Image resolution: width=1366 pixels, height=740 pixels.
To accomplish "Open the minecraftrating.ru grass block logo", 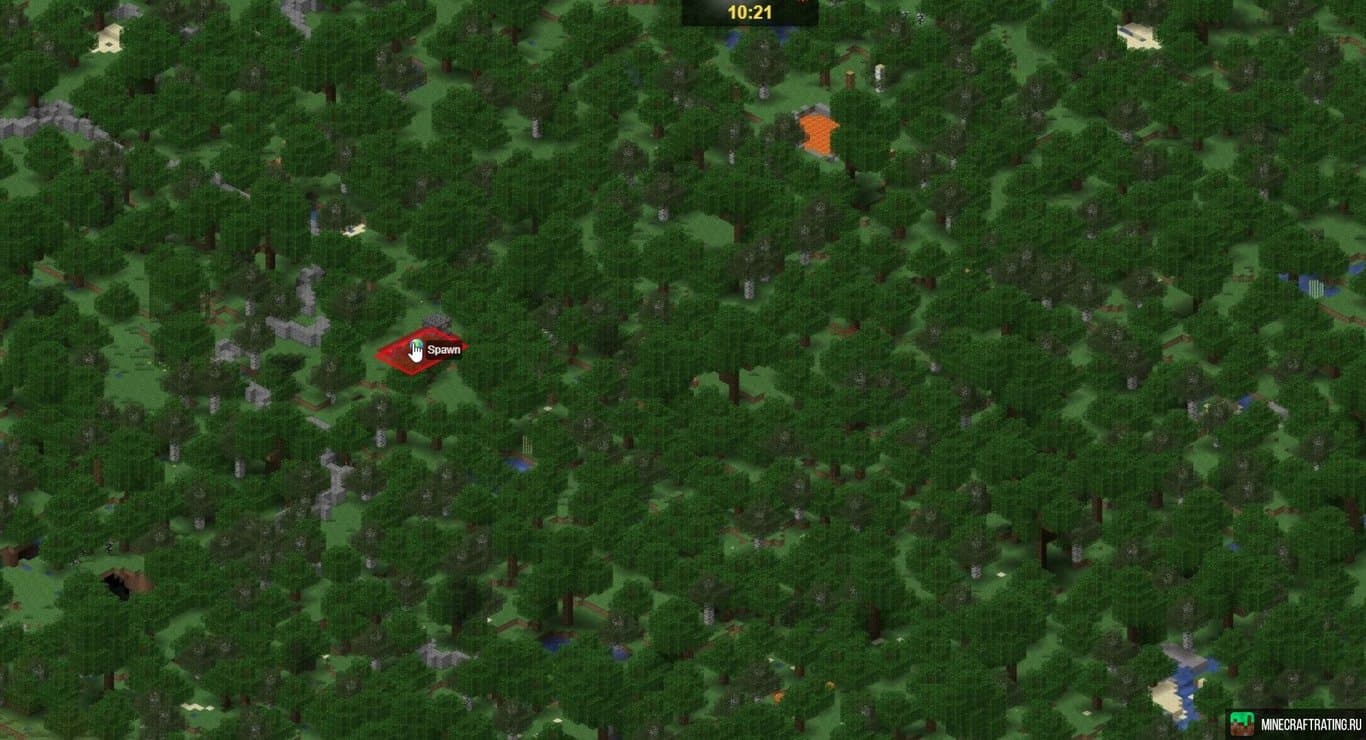I will pyautogui.click(x=1242, y=723).
